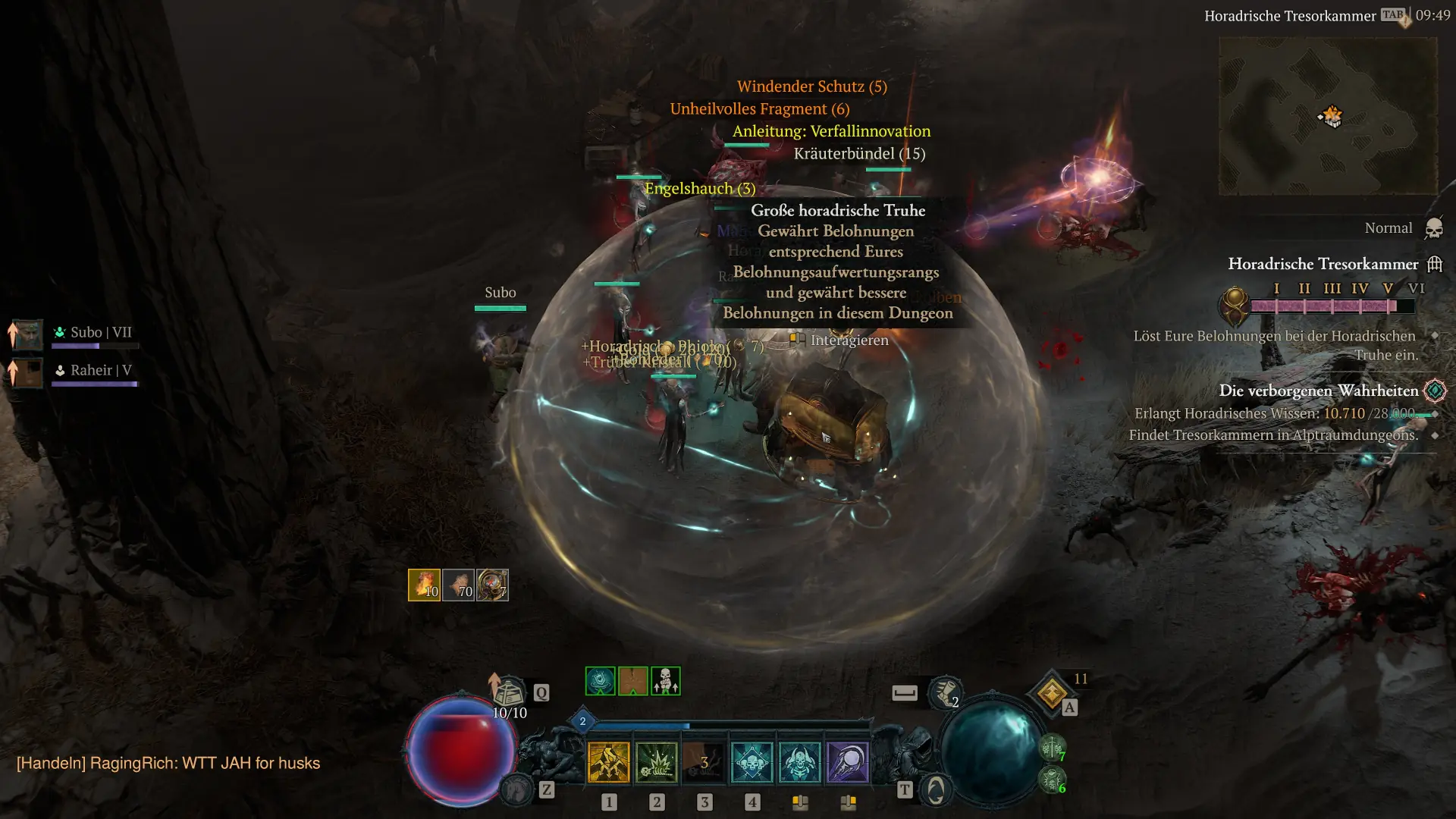This screenshot has height=819, width=1456.
Task: Click RagingRich's trade message in chat
Action: (x=167, y=764)
